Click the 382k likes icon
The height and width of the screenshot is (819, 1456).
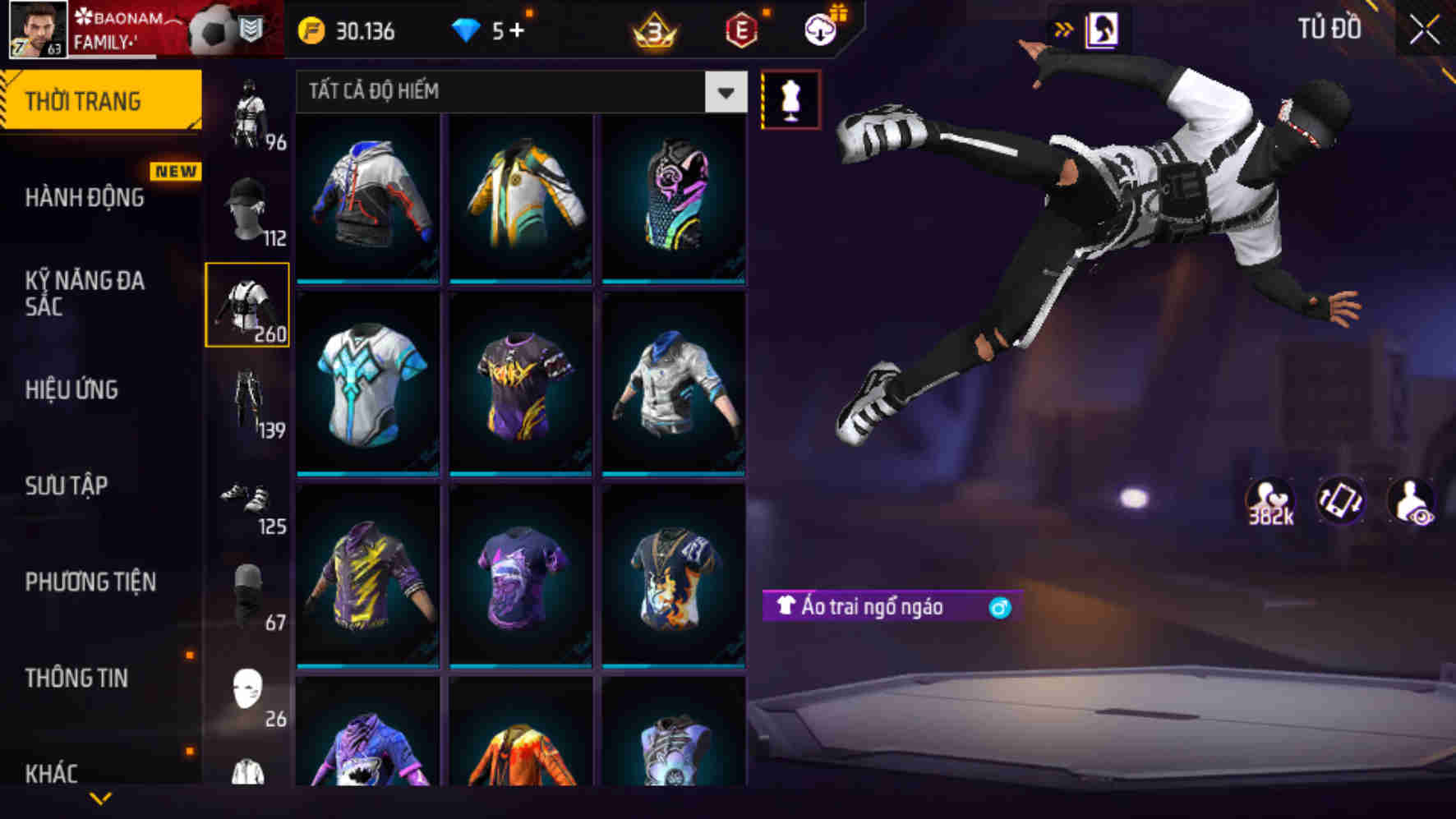pyautogui.click(x=1269, y=499)
